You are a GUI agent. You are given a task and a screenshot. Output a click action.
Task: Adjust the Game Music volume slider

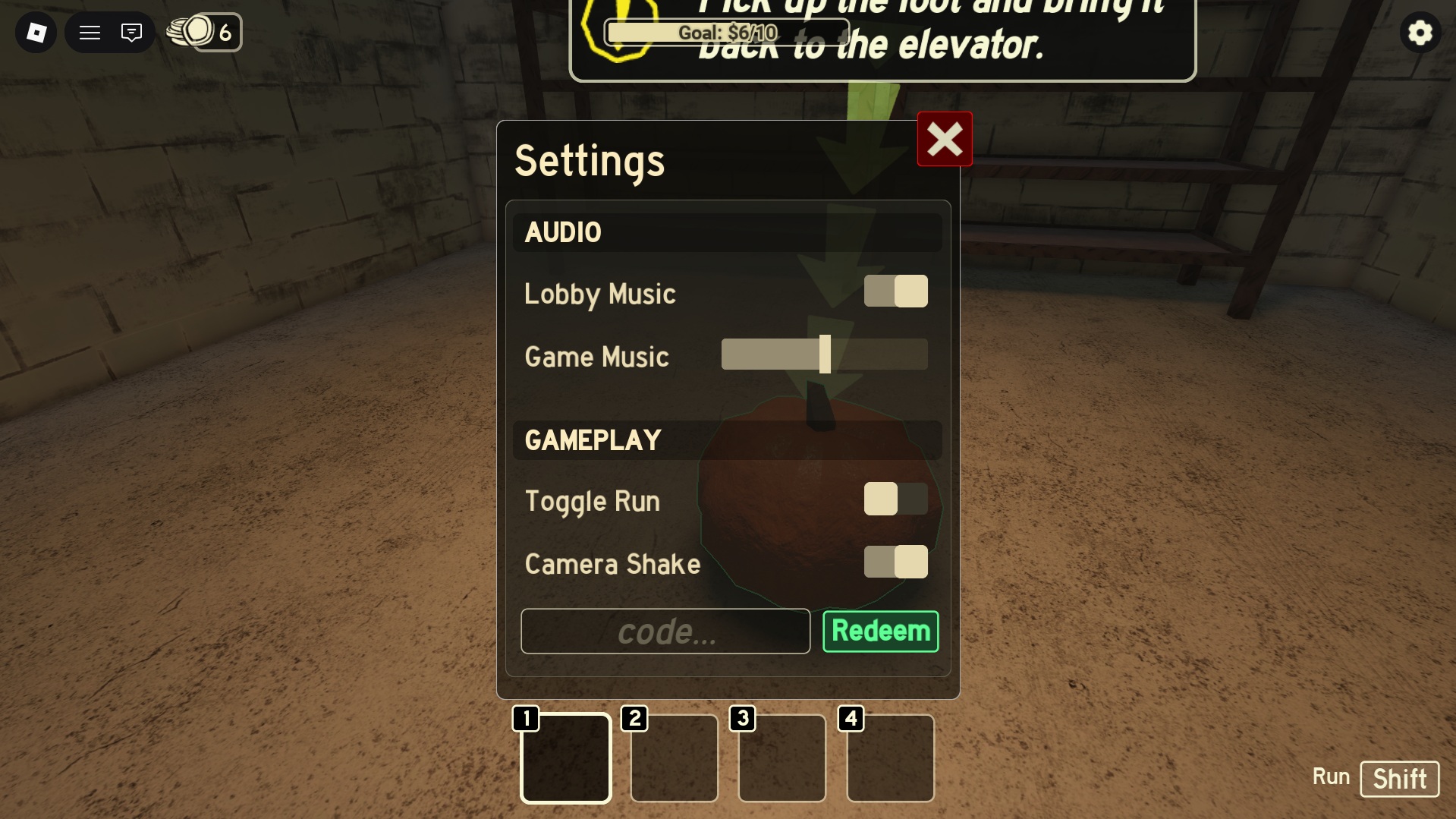click(825, 354)
